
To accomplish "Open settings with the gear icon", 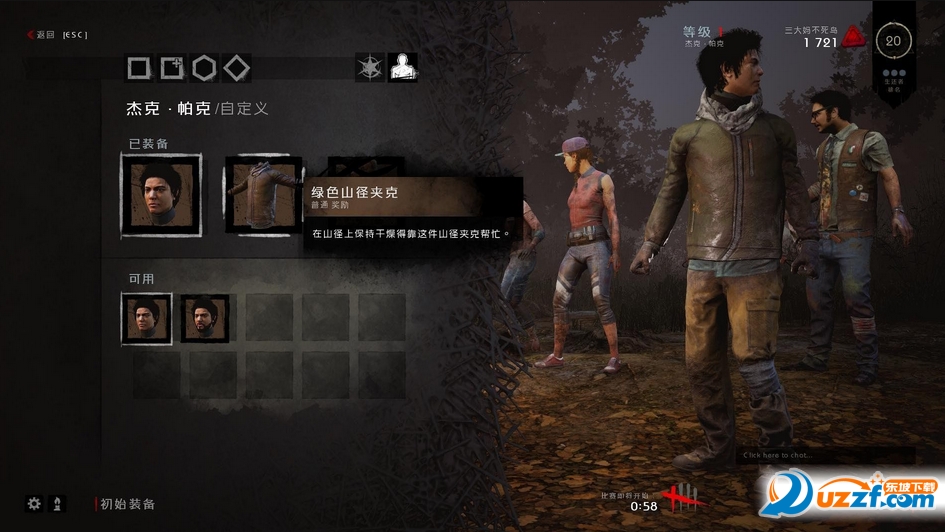I will pyautogui.click(x=34, y=504).
